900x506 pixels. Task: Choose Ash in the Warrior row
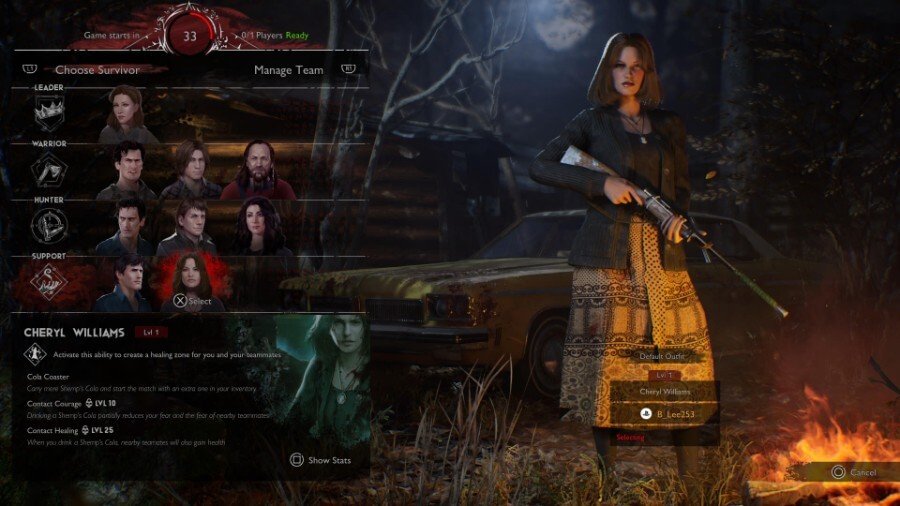[x=126, y=168]
